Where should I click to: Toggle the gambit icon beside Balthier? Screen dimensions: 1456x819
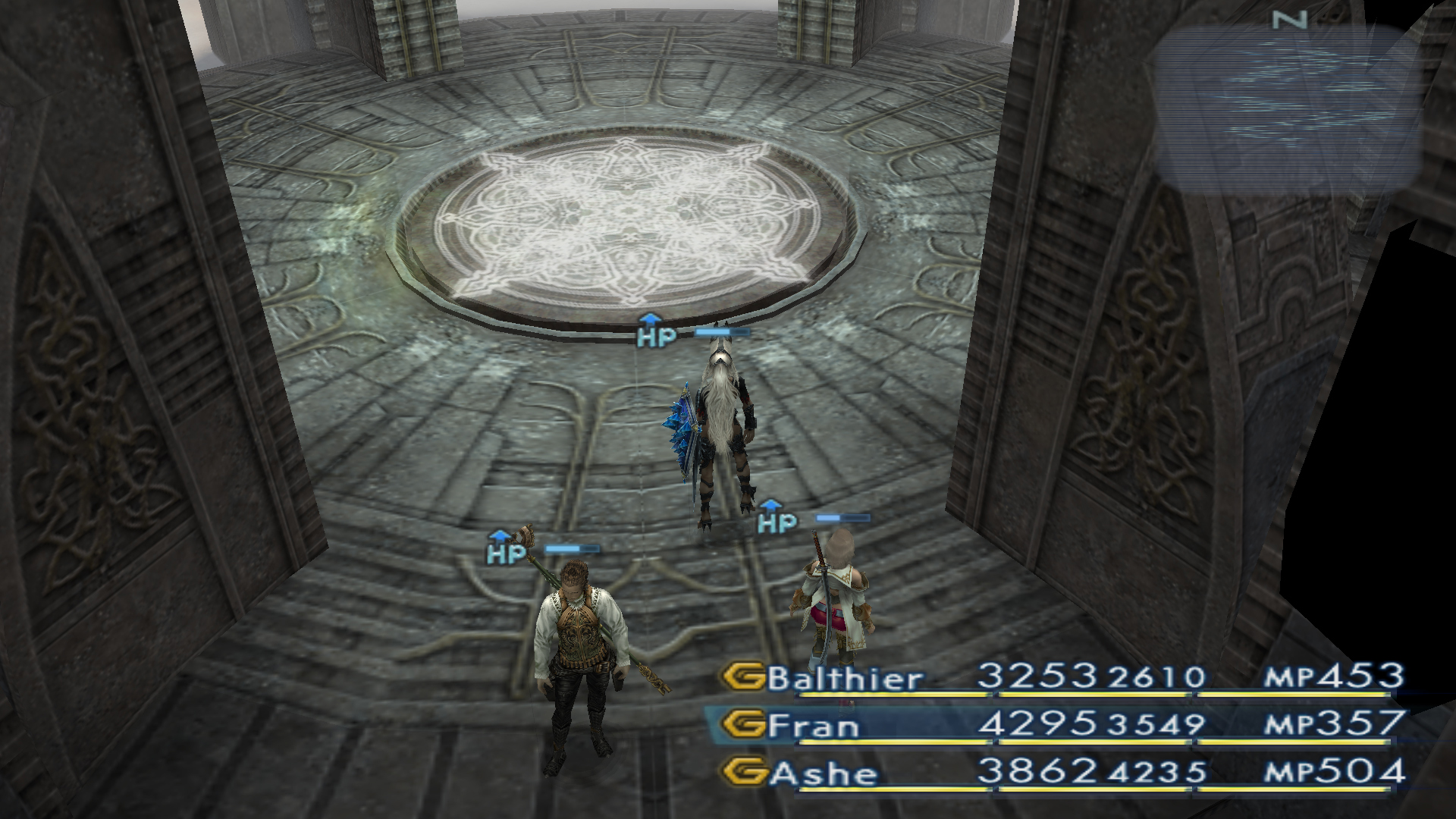click(742, 677)
